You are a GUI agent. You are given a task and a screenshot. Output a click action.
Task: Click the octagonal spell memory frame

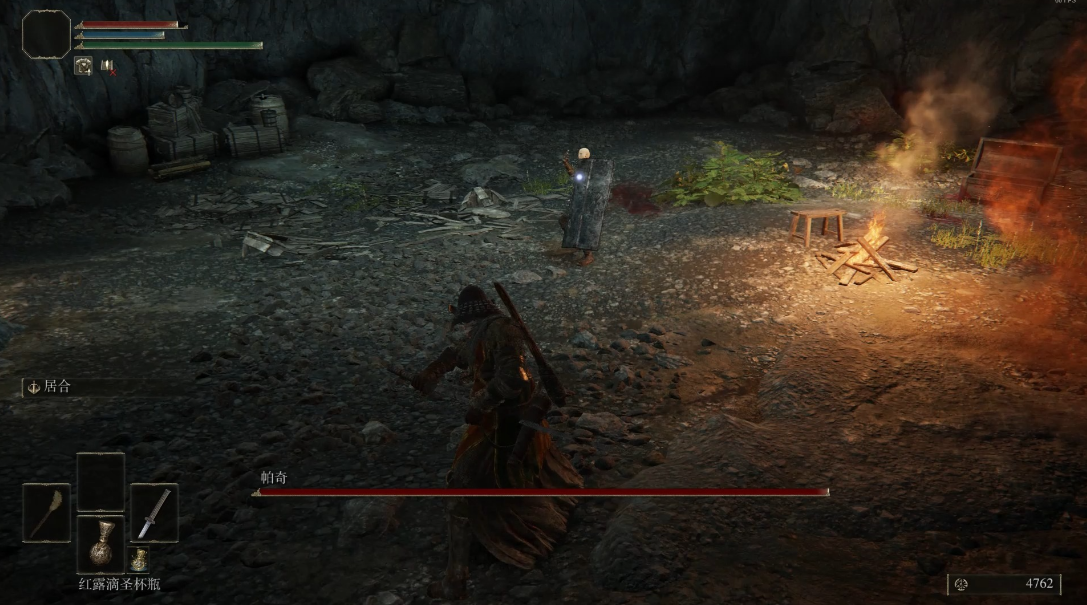click(46, 33)
